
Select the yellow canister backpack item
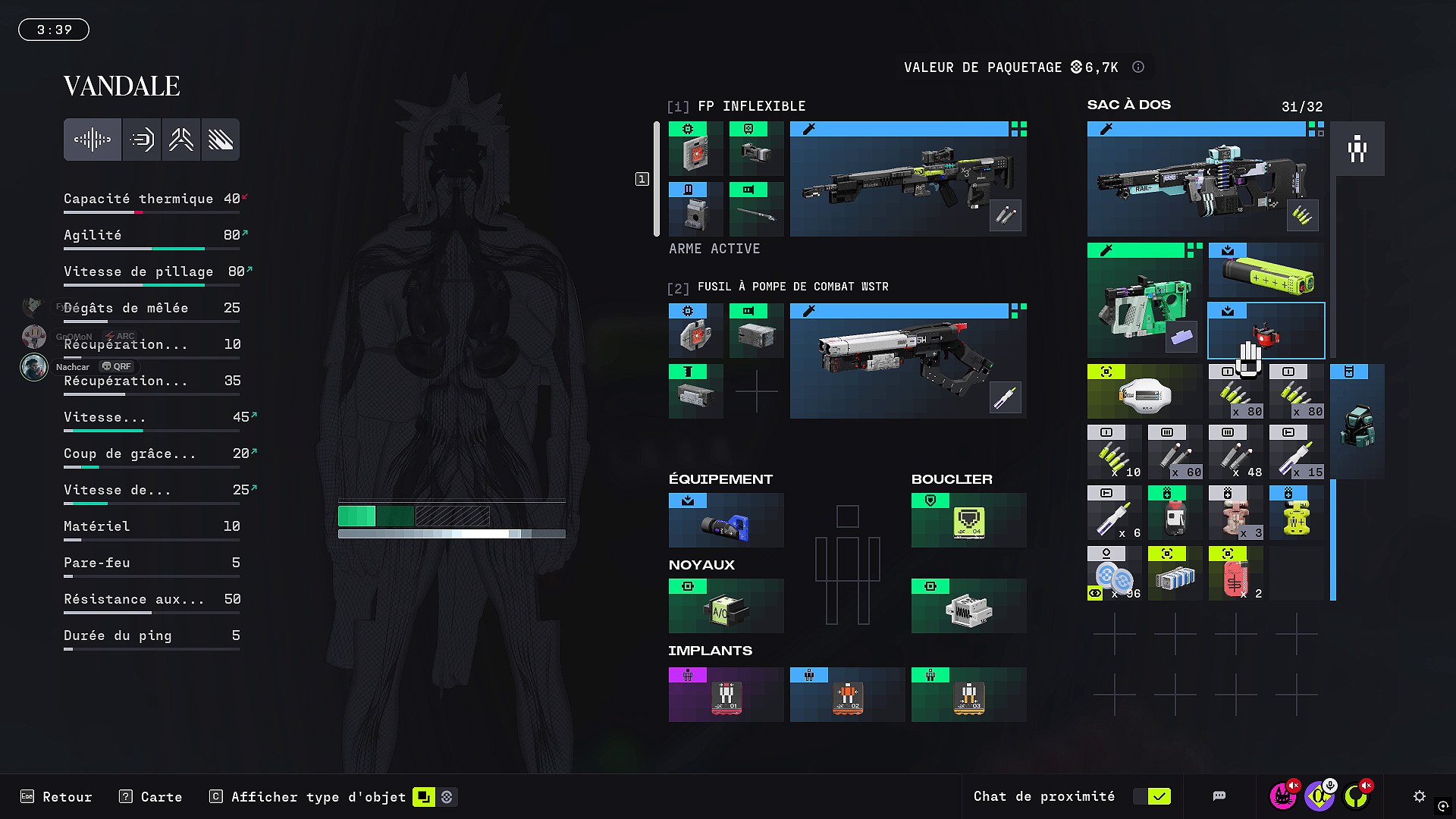1266,271
